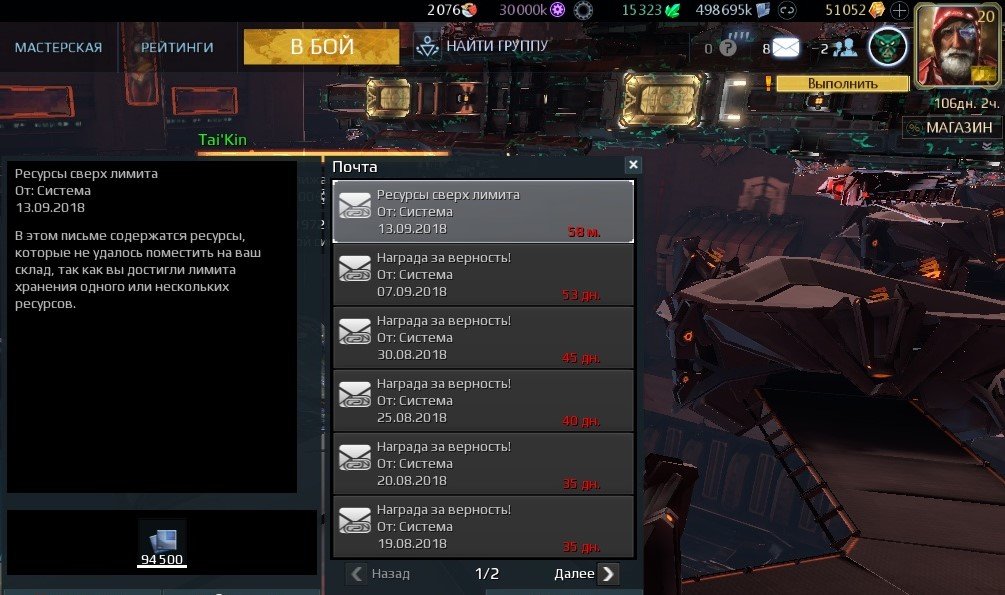Open the loyalty reward mail dated 19.08.2018
This screenshot has height=595, width=1005.
(x=484, y=525)
